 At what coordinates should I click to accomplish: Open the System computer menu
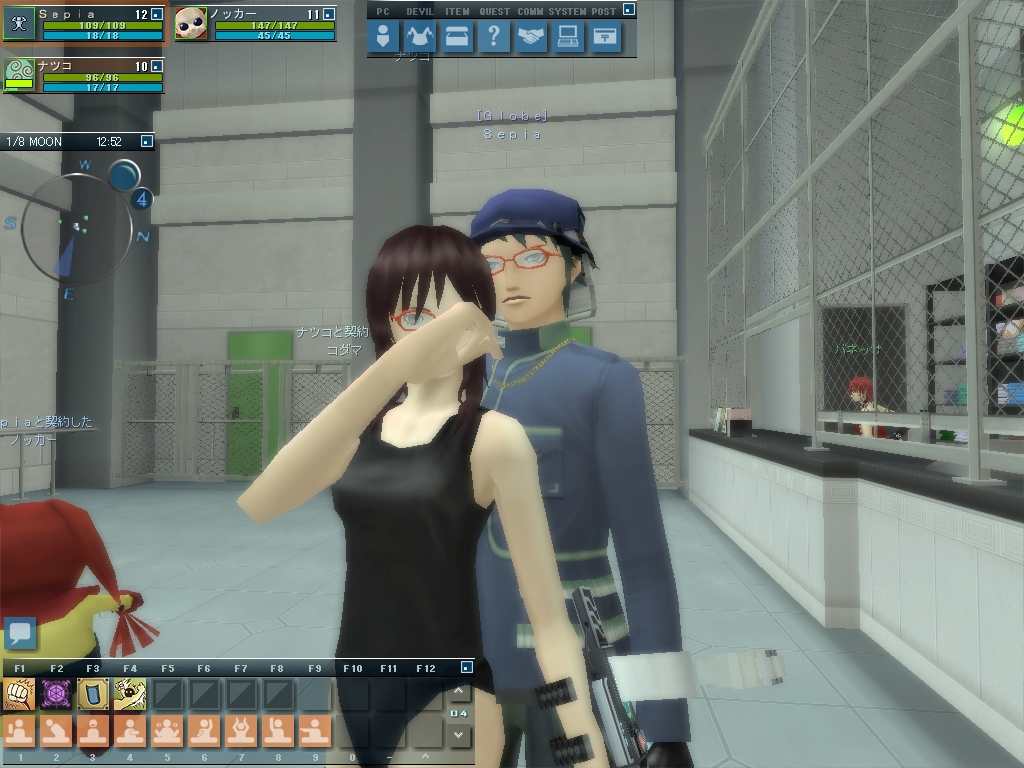[568, 38]
